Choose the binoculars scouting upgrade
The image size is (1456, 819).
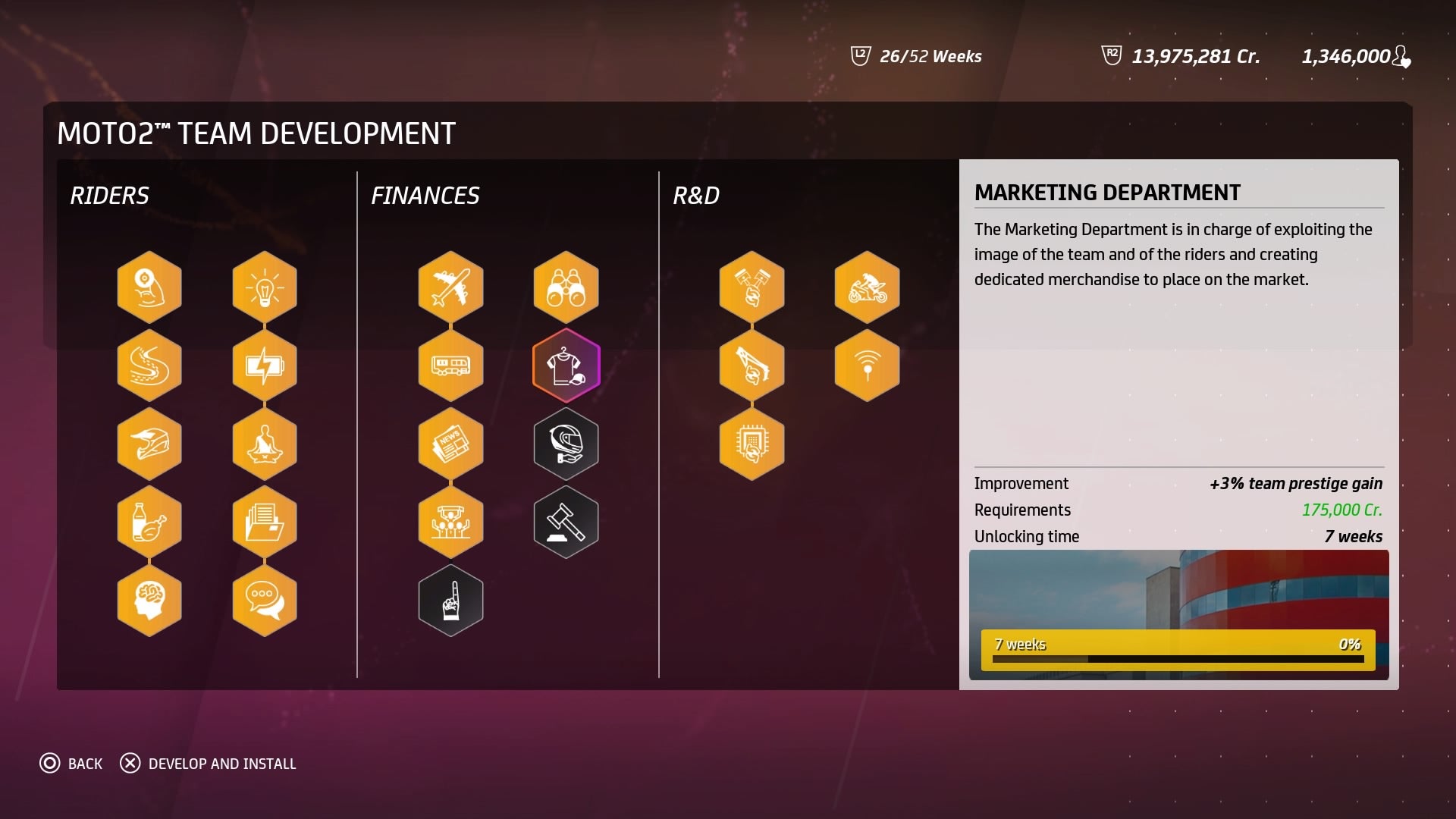coord(566,287)
